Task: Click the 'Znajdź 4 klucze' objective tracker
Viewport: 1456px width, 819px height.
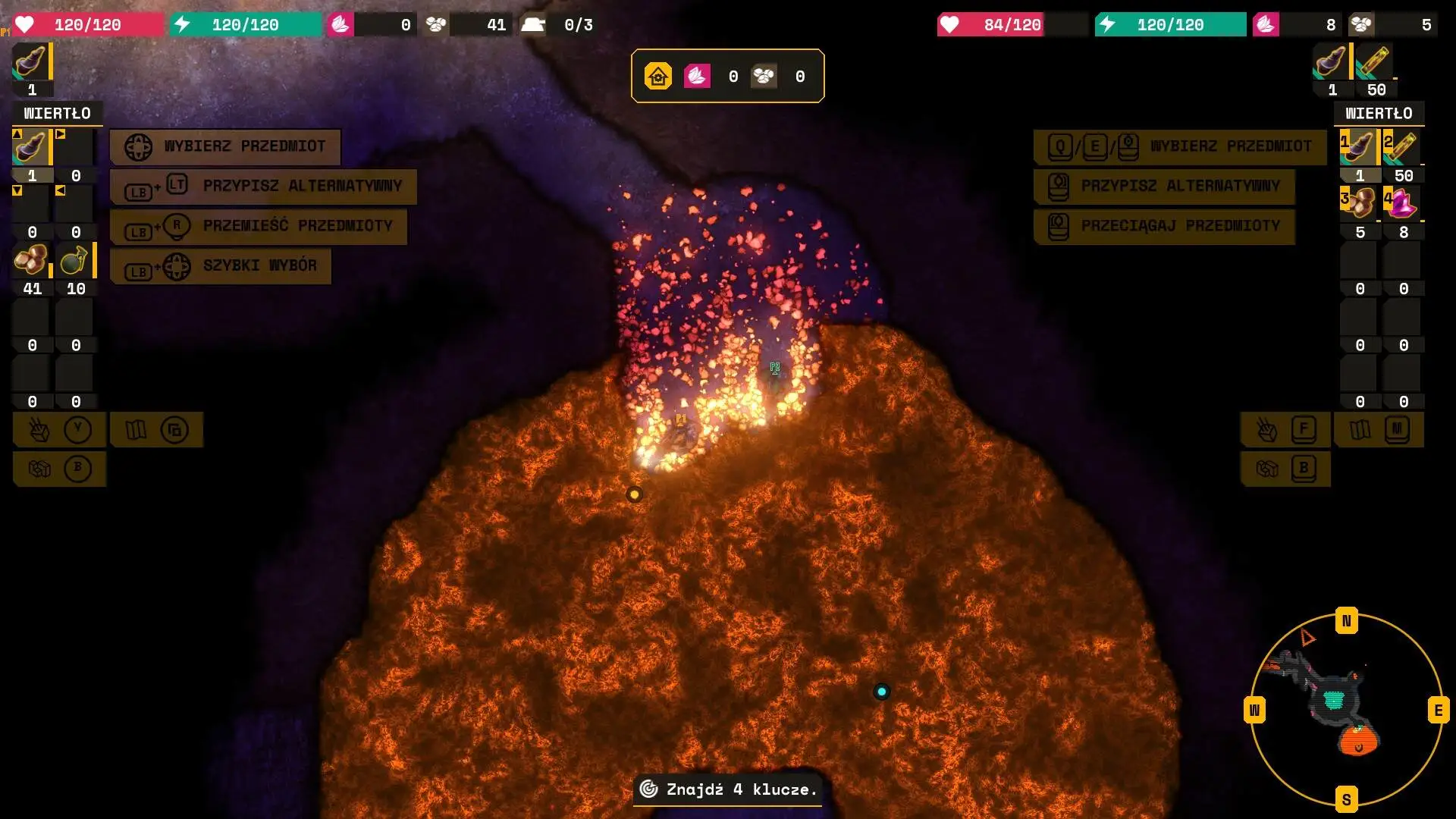Action: [727, 789]
